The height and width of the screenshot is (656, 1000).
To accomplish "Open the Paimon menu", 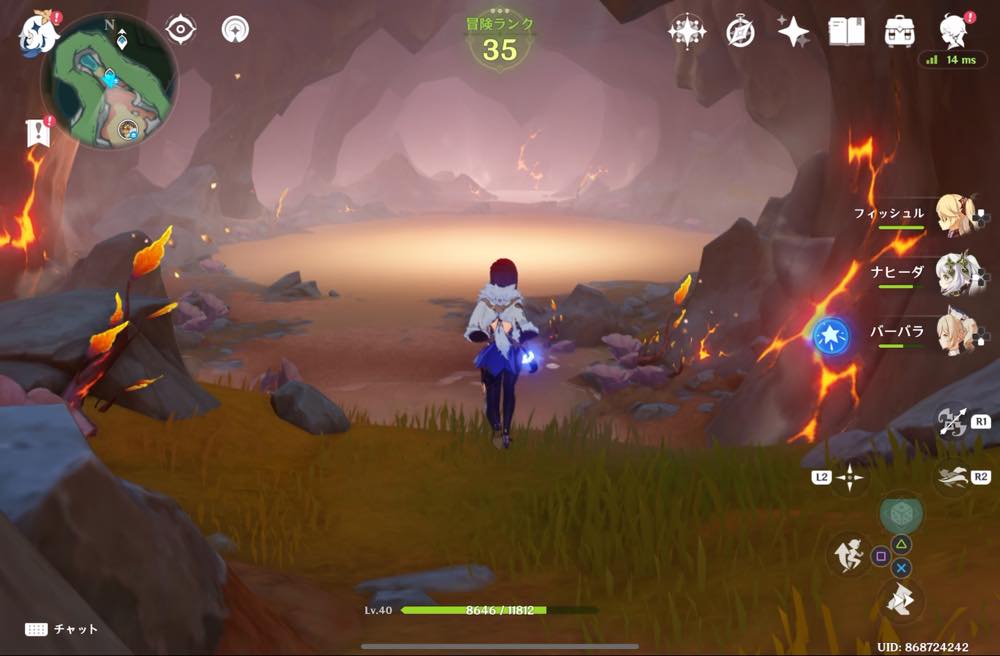I will point(36,32).
